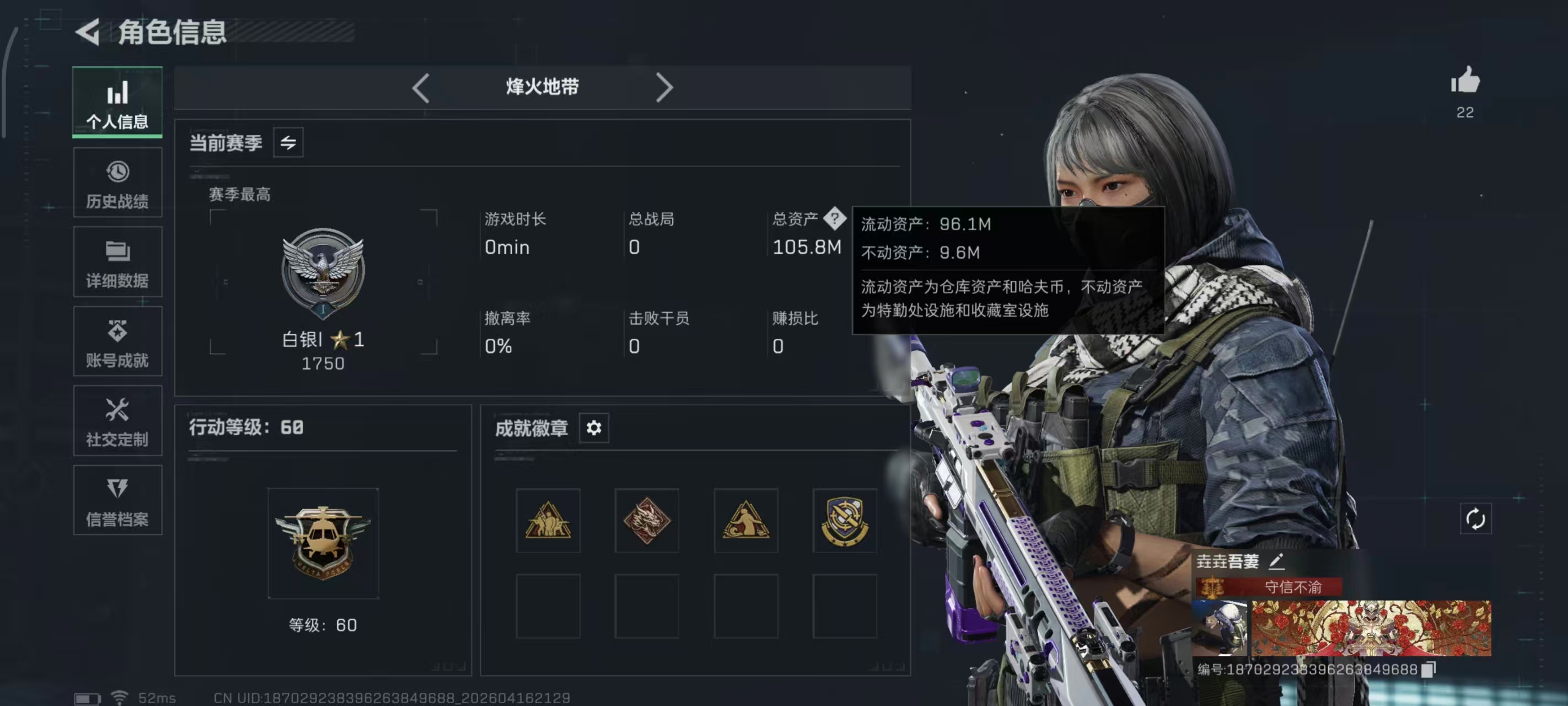Open the 社交定制 social customization panel
1568x706 pixels.
pyautogui.click(x=117, y=420)
